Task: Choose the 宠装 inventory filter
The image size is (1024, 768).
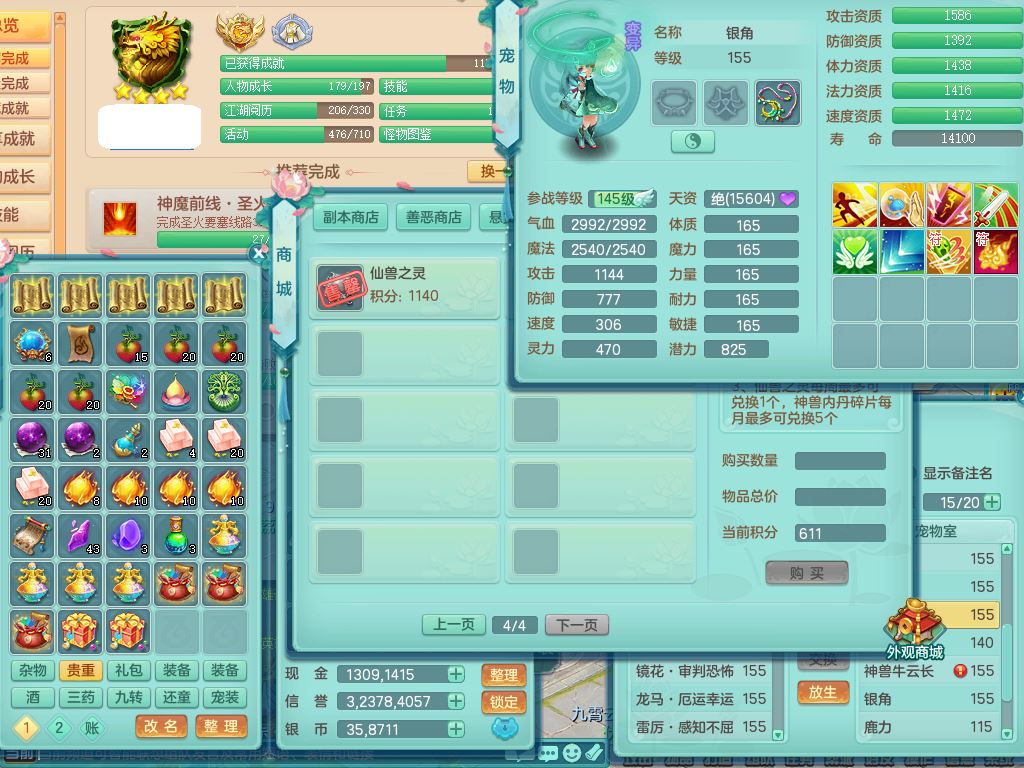Action: pyautogui.click(x=225, y=697)
